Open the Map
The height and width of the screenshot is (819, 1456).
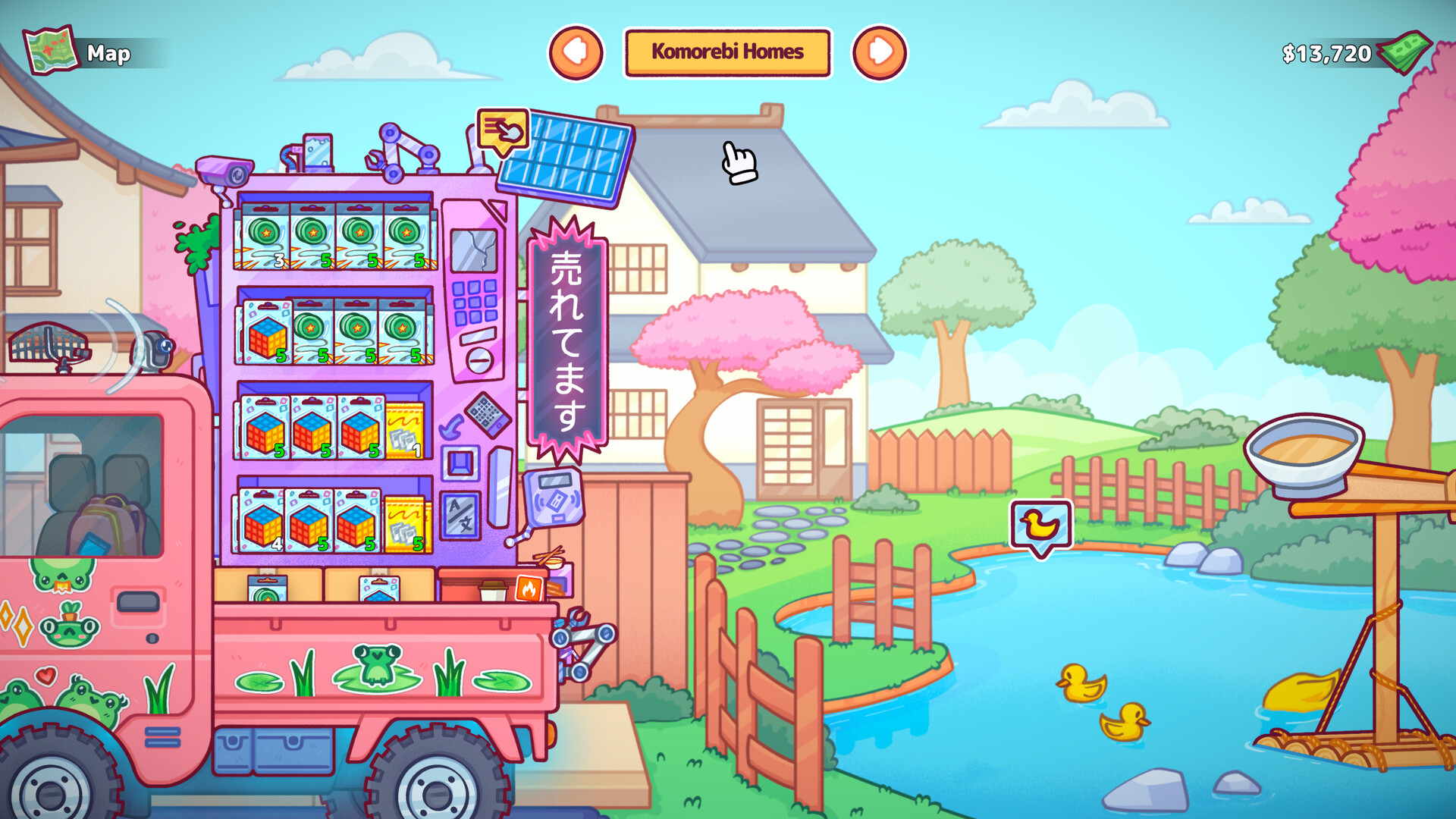pyautogui.click(x=80, y=52)
